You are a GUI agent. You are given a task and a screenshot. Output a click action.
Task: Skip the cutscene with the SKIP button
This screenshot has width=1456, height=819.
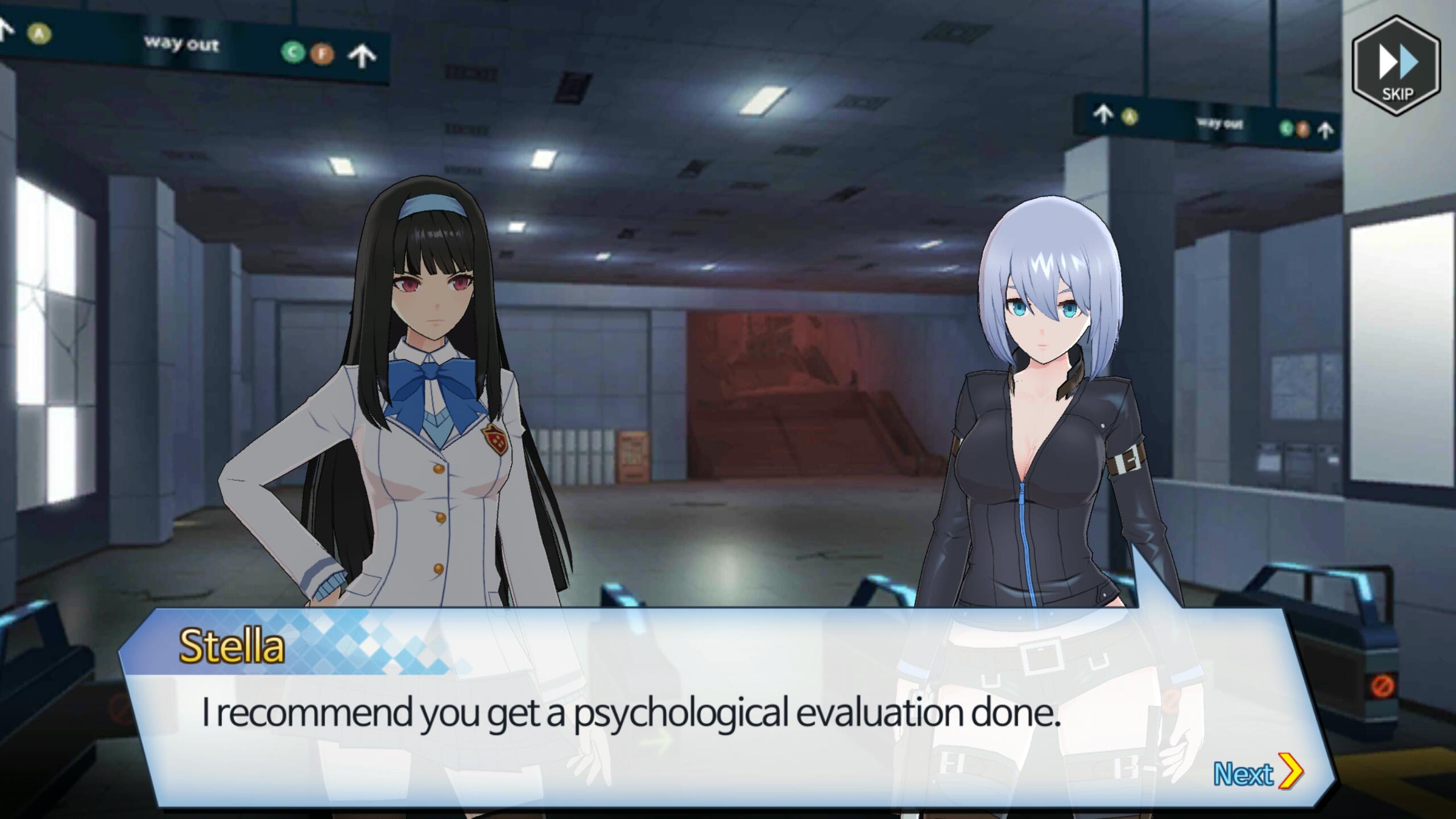(x=1396, y=67)
